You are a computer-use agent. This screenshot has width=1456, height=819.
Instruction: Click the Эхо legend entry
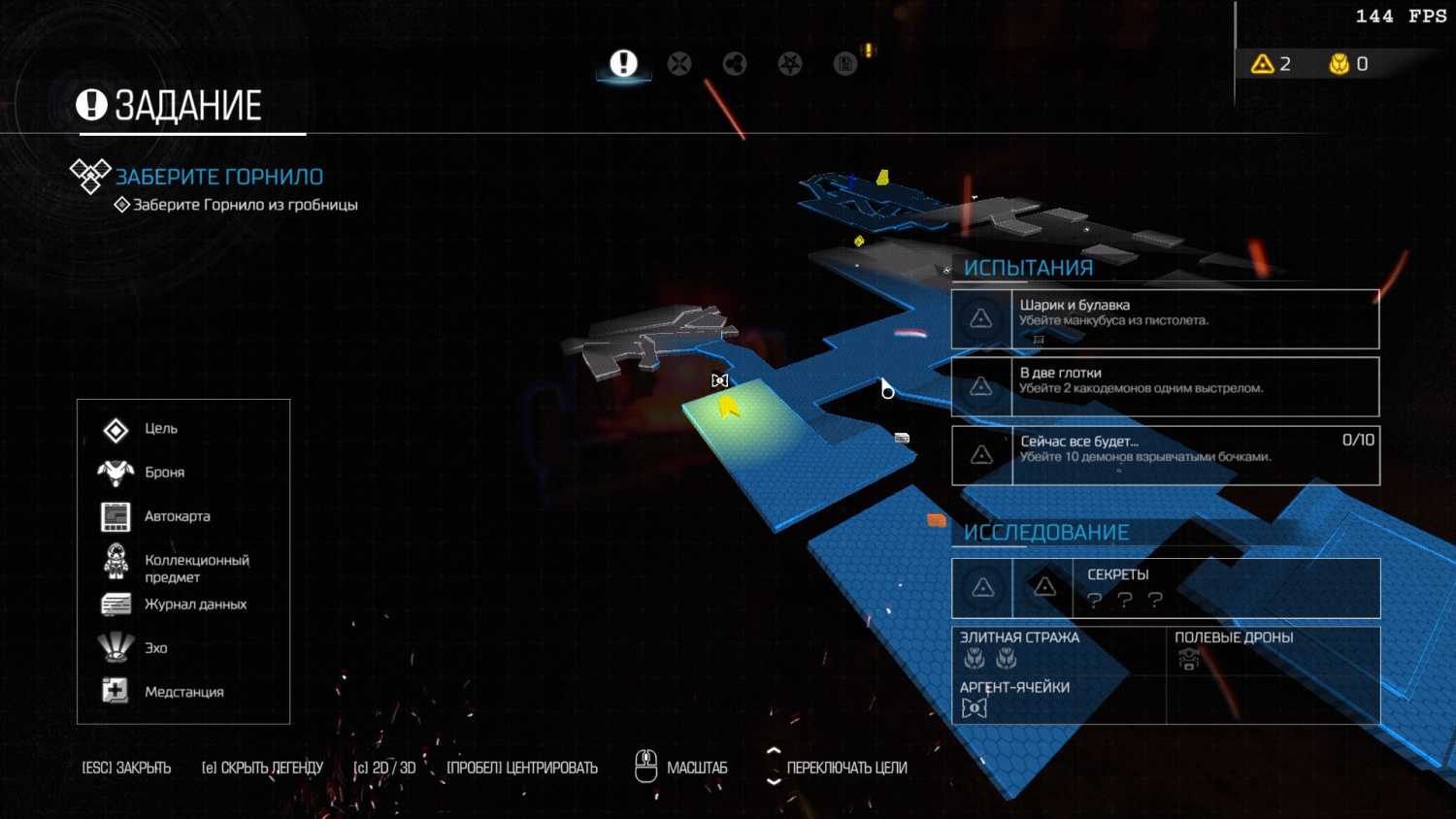point(155,648)
